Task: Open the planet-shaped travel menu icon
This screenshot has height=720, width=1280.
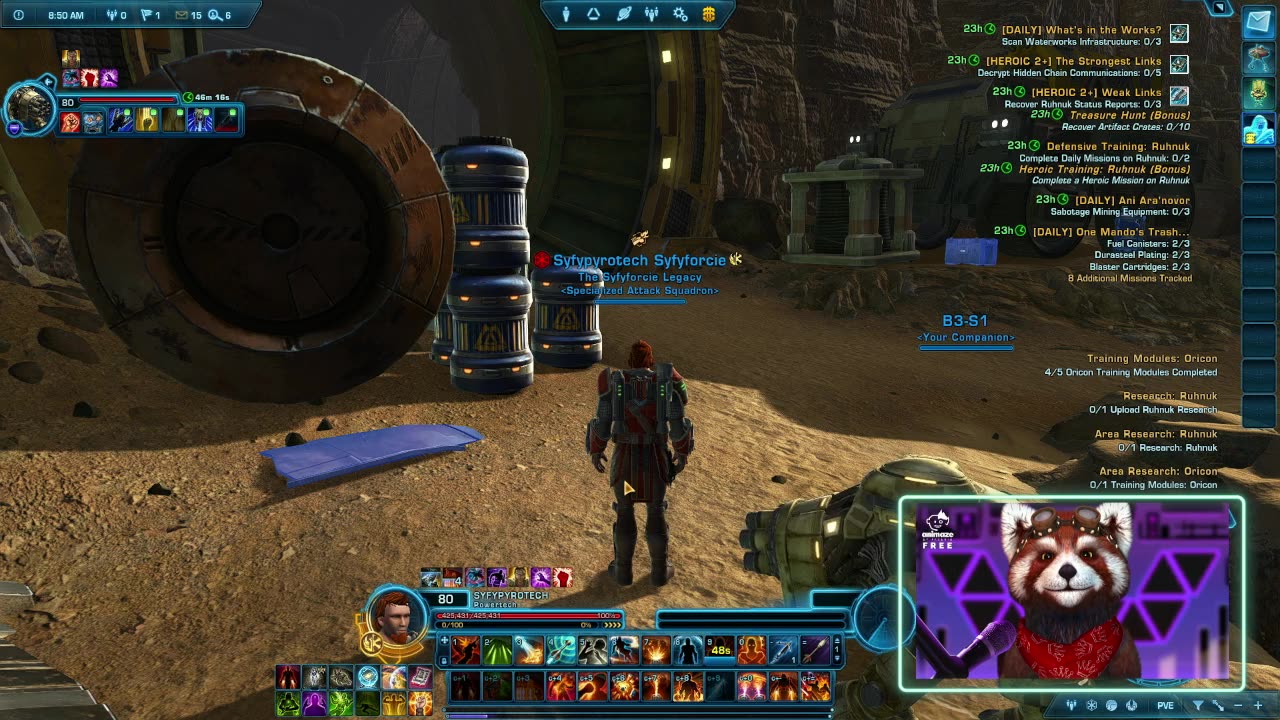Action: tap(623, 14)
